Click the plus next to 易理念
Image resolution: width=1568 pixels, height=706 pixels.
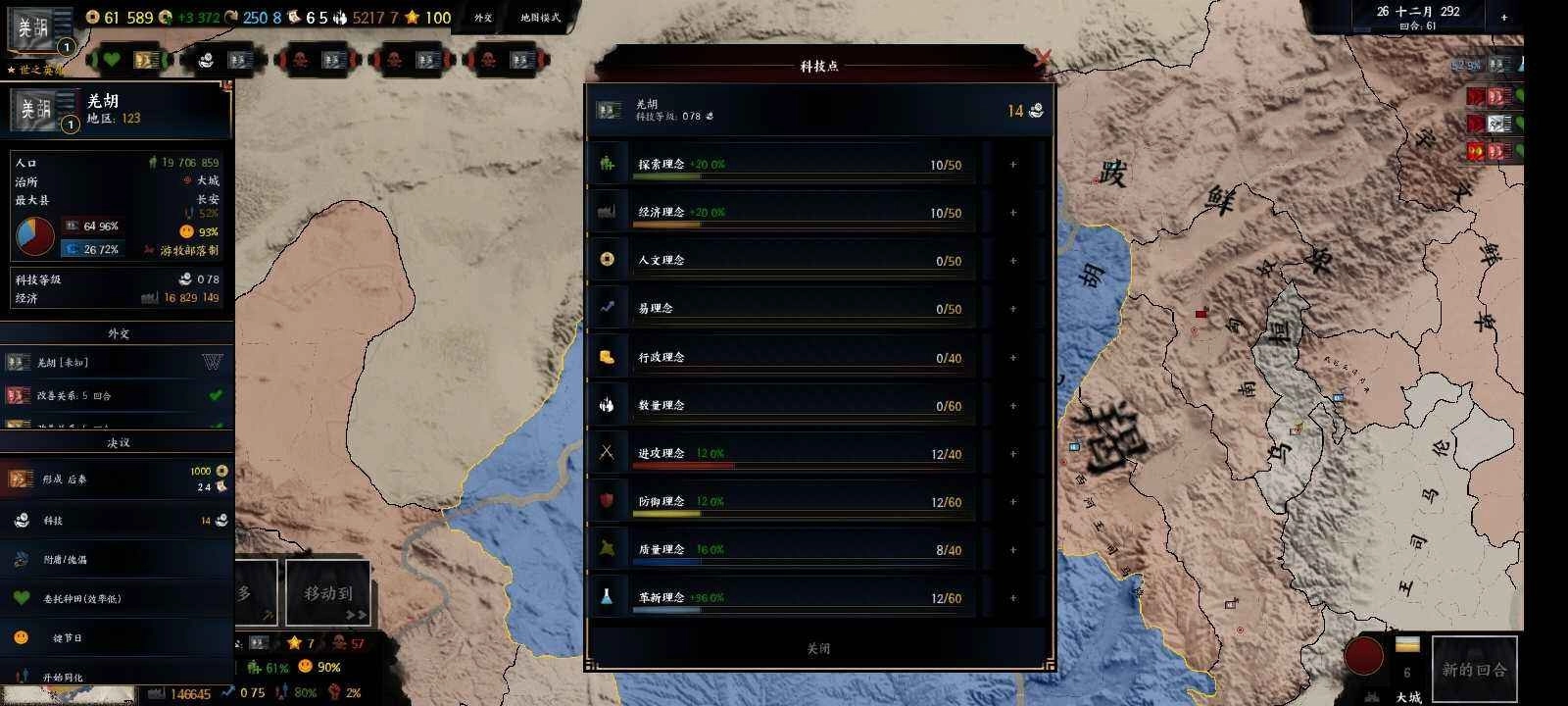coord(1012,308)
